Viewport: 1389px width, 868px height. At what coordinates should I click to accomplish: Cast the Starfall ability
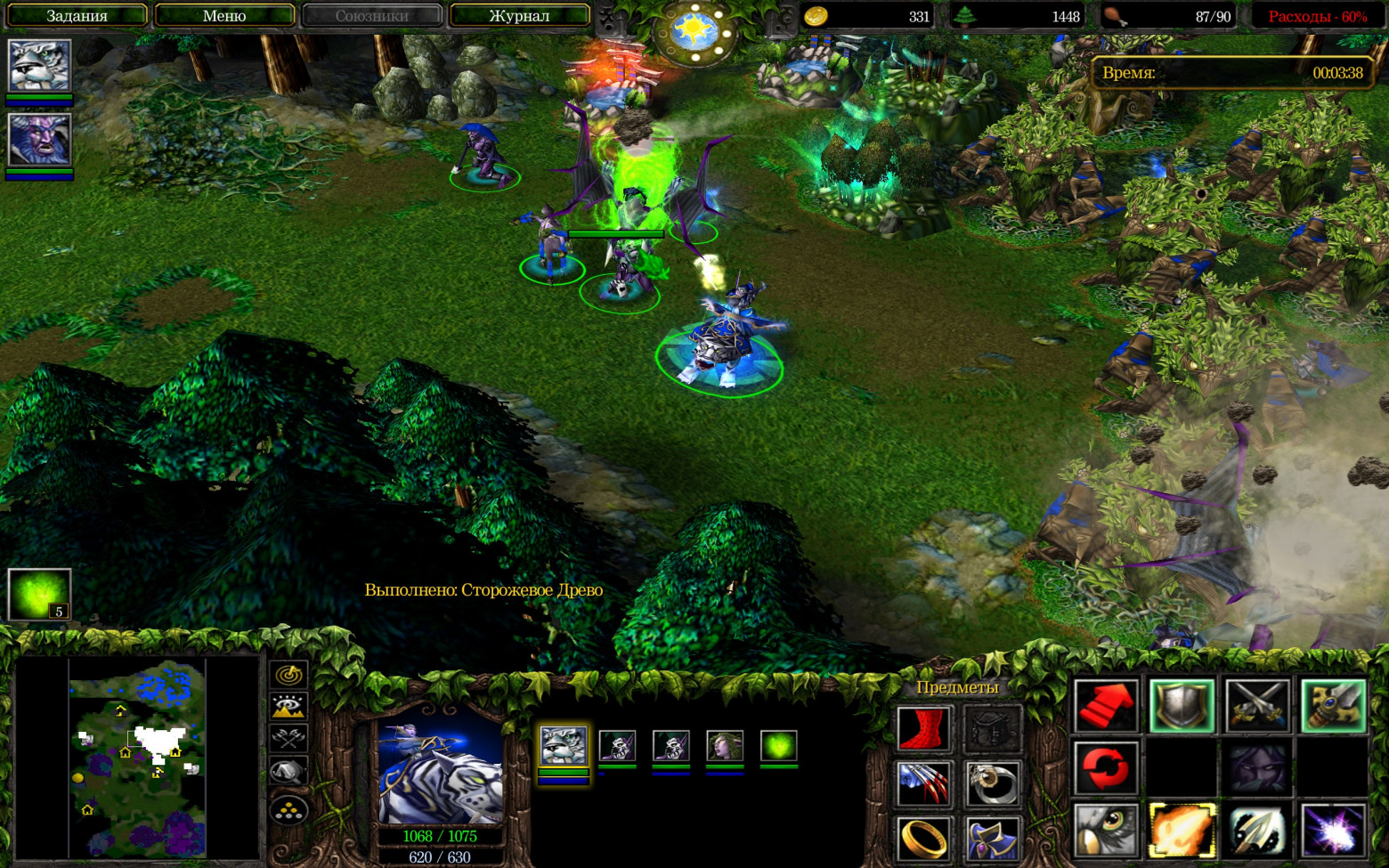click(x=1333, y=829)
